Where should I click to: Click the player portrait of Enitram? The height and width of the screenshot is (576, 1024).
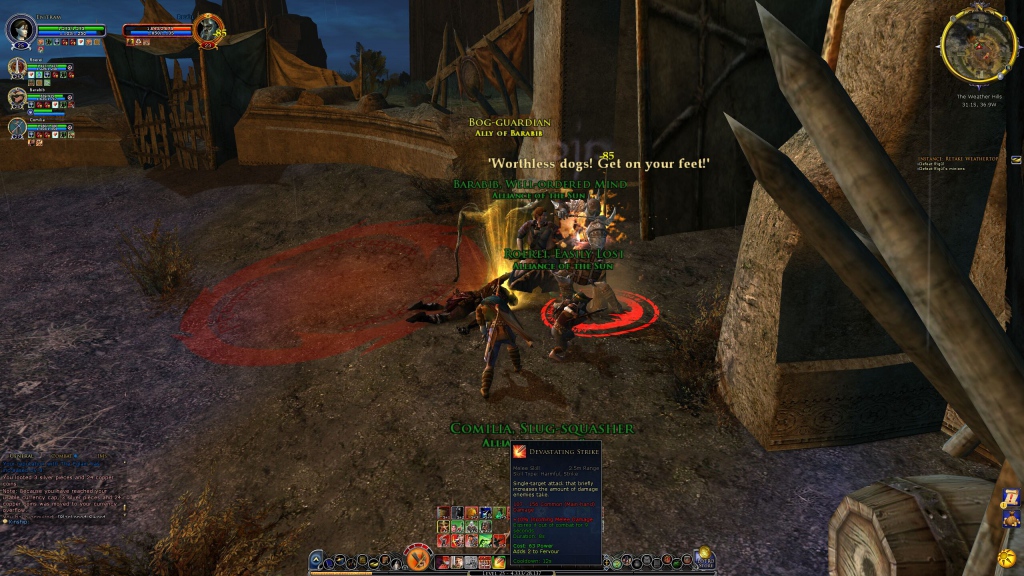pos(21,30)
